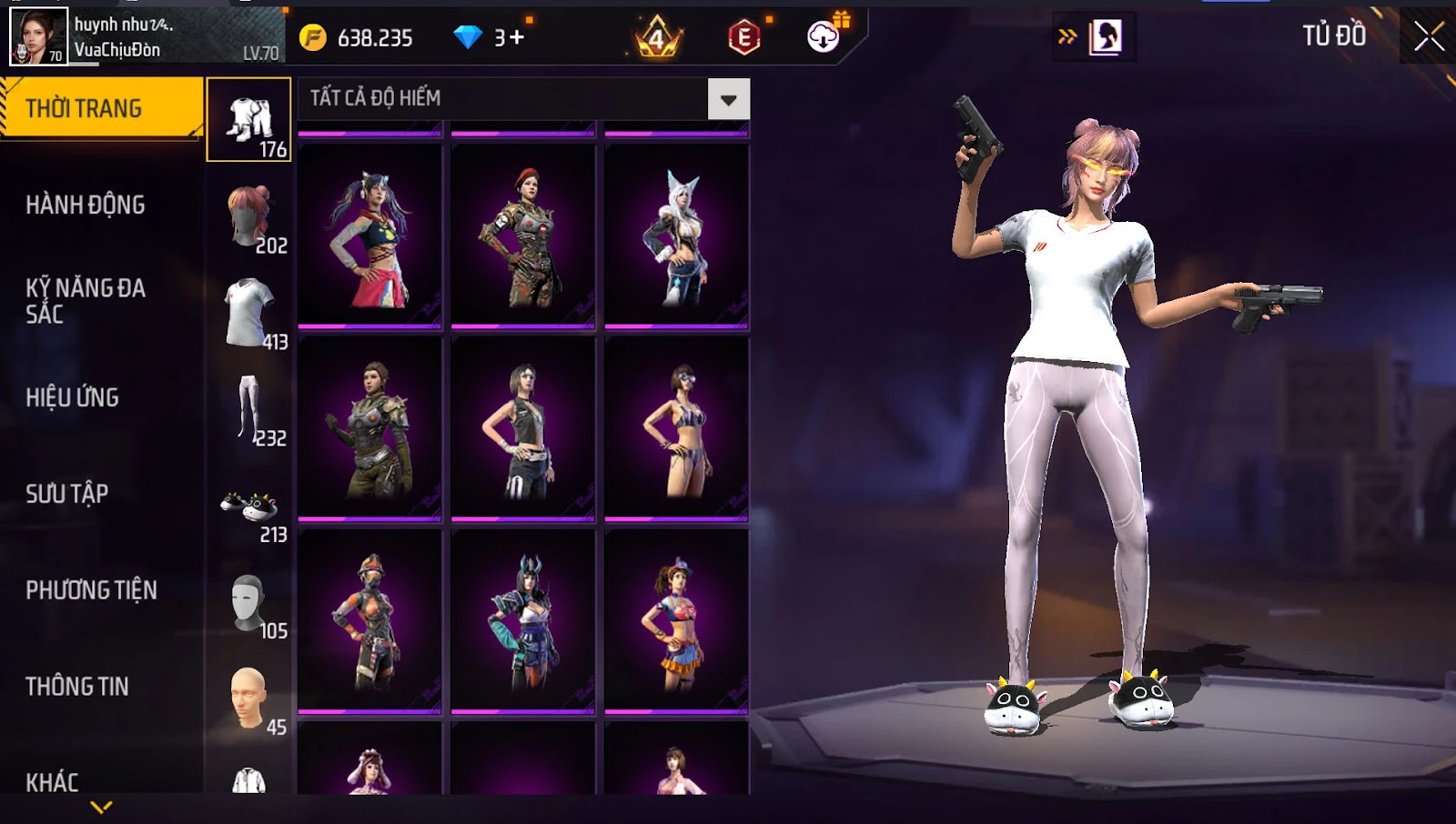Open the Tất Cả Độ Hiếm rarity dropdown
The height and width of the screenshot is (824, 1456).
[x=728, y=99]
